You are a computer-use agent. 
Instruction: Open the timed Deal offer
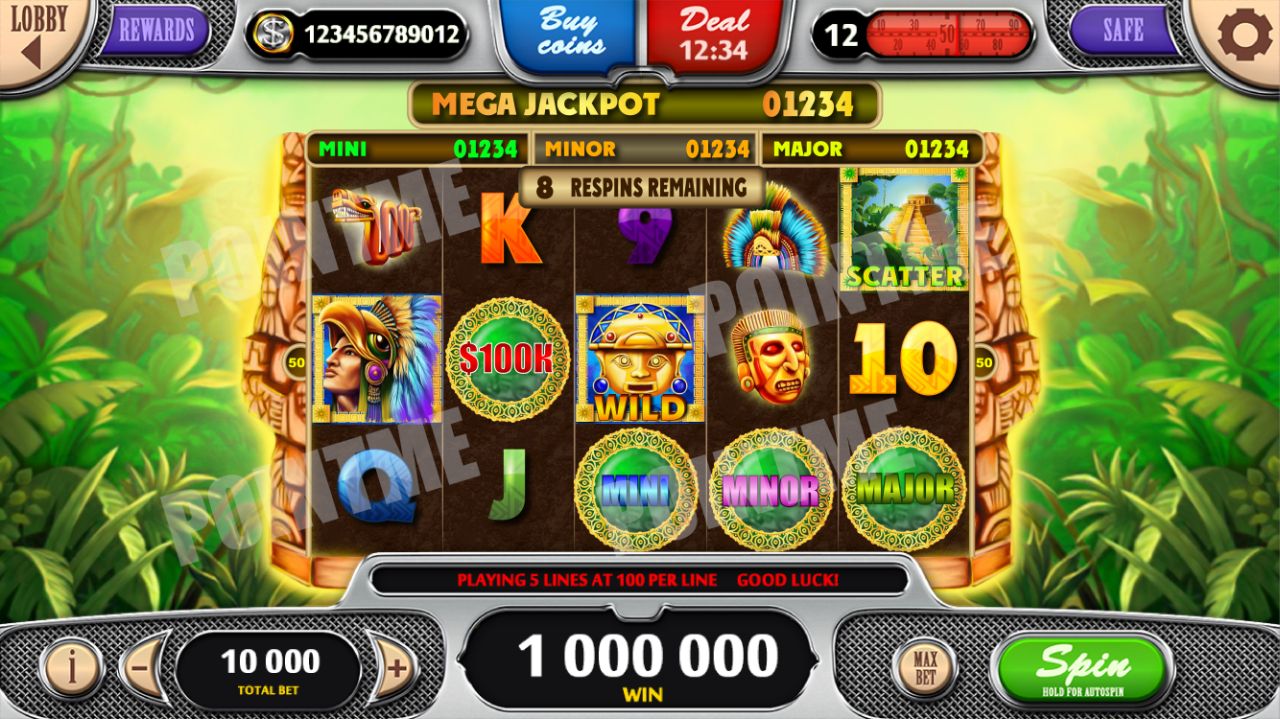tap(714, 34)
